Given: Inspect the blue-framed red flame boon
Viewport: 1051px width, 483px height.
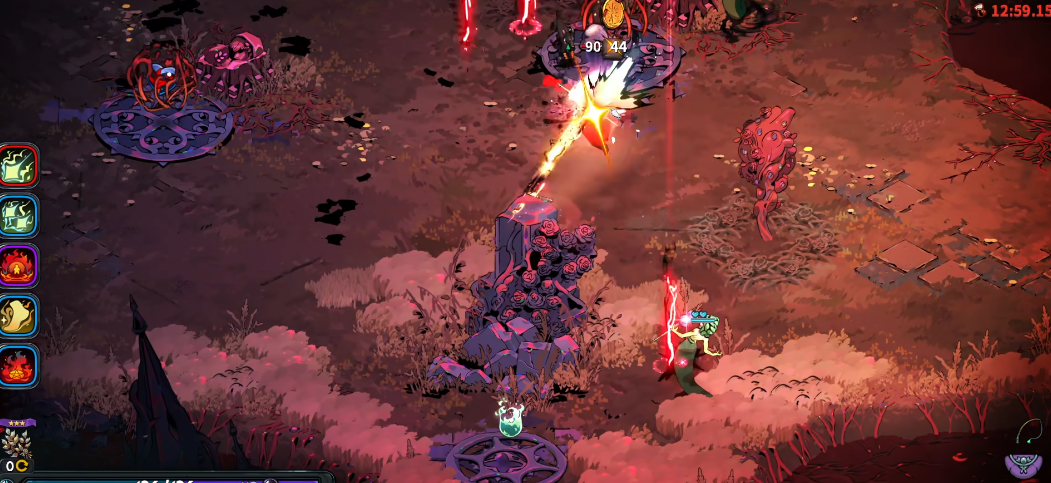Looking at the screenshot, I should tap(18, 366).
